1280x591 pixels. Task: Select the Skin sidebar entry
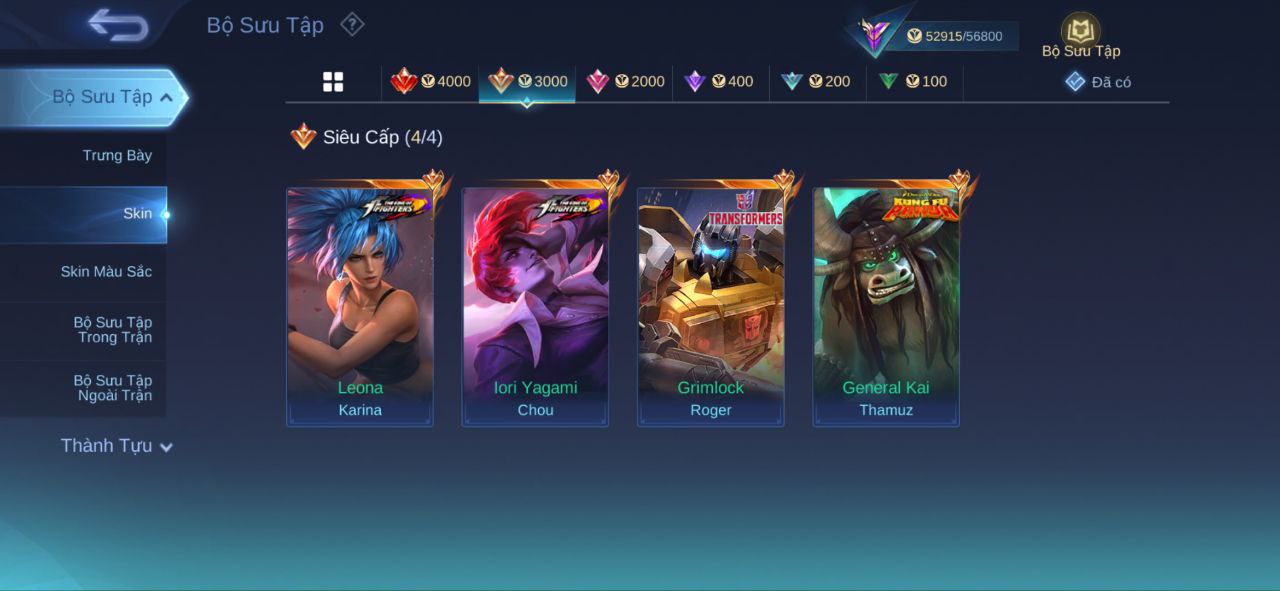(137, 213)
